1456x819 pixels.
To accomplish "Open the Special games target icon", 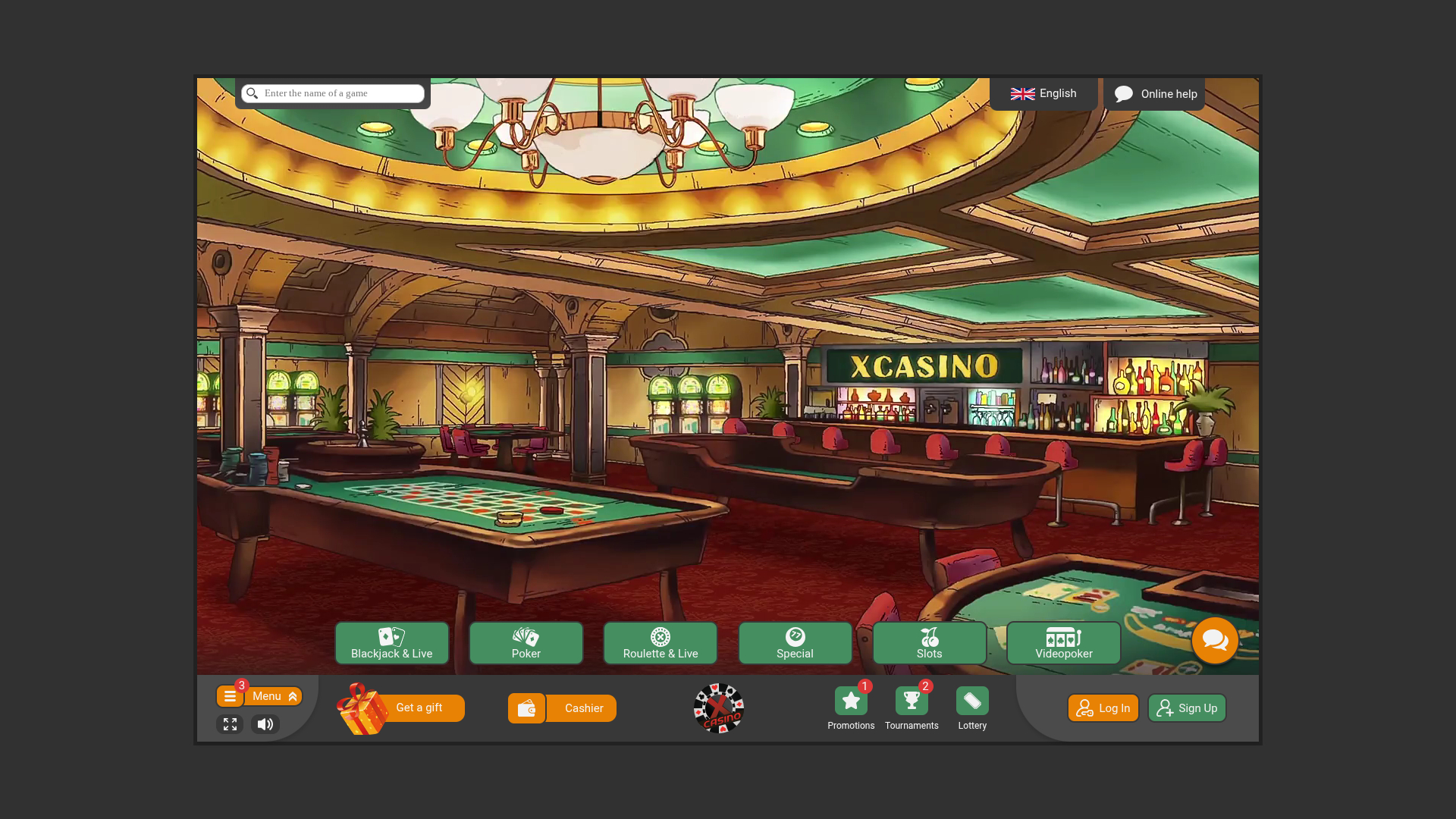I will point(795,637).
